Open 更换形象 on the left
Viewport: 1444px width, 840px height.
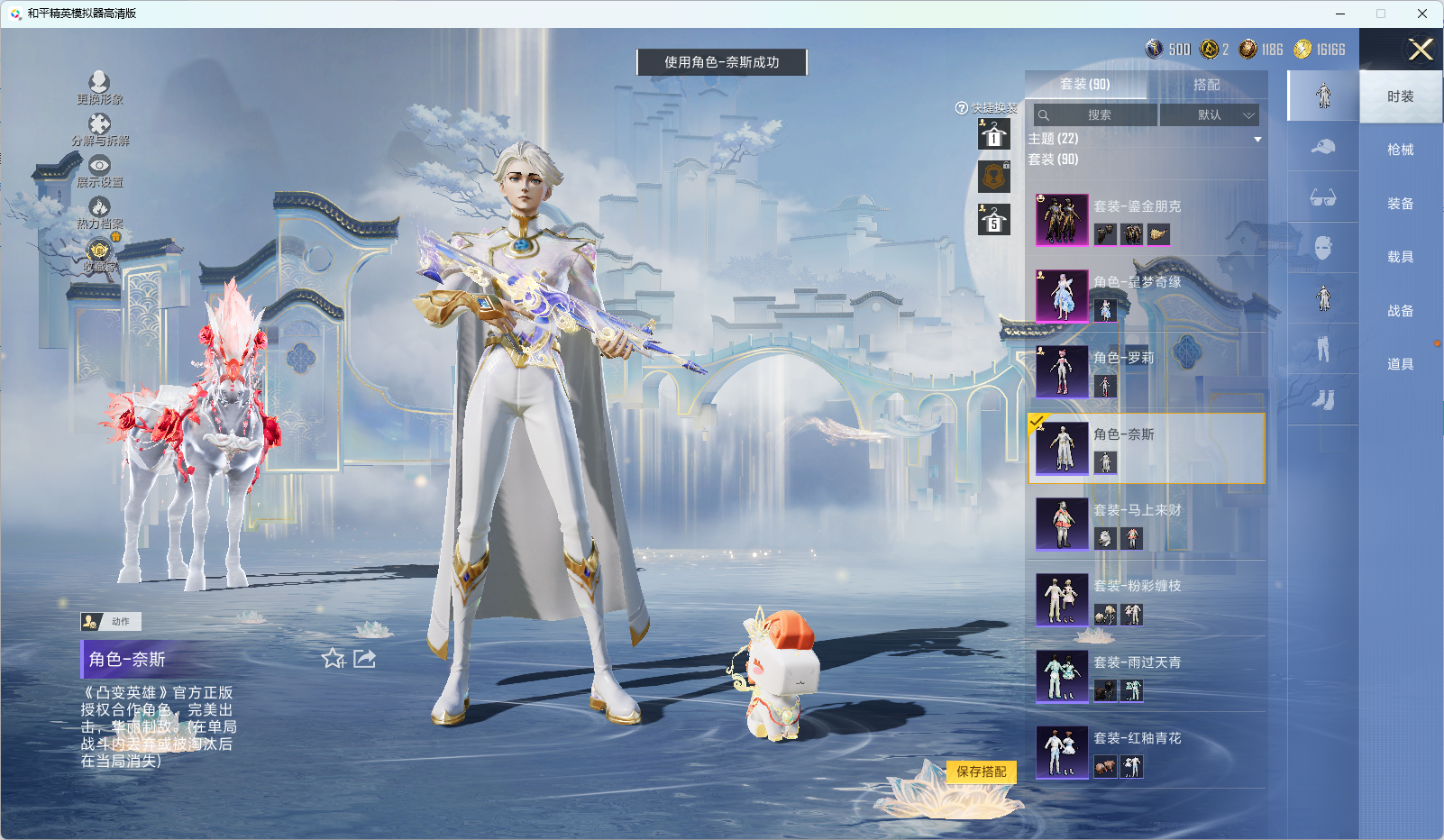(x=99, y=87)
